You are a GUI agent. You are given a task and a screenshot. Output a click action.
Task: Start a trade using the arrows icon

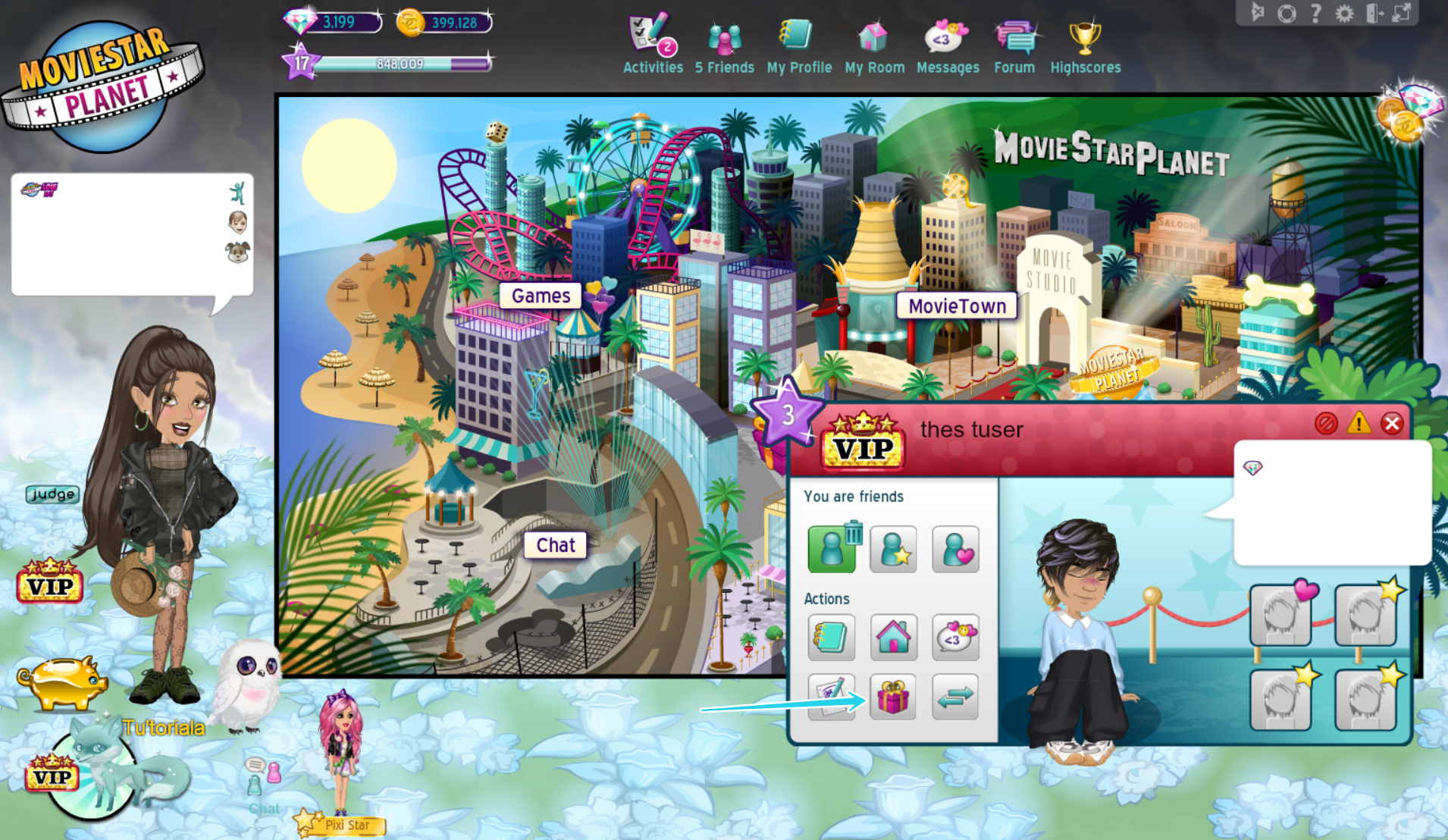click(954, 697)
